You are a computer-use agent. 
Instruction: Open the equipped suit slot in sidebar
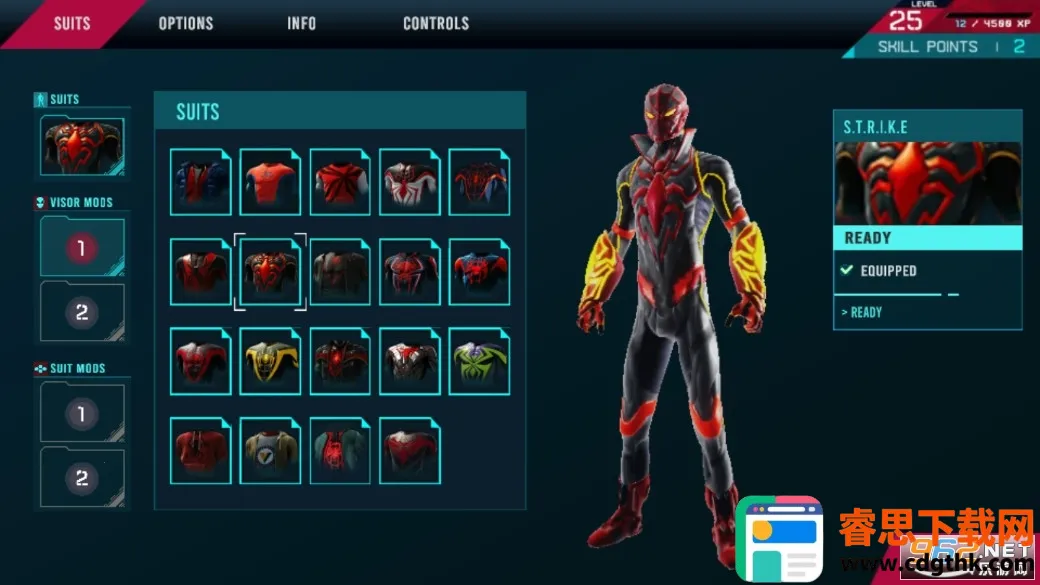pos(83,146)
